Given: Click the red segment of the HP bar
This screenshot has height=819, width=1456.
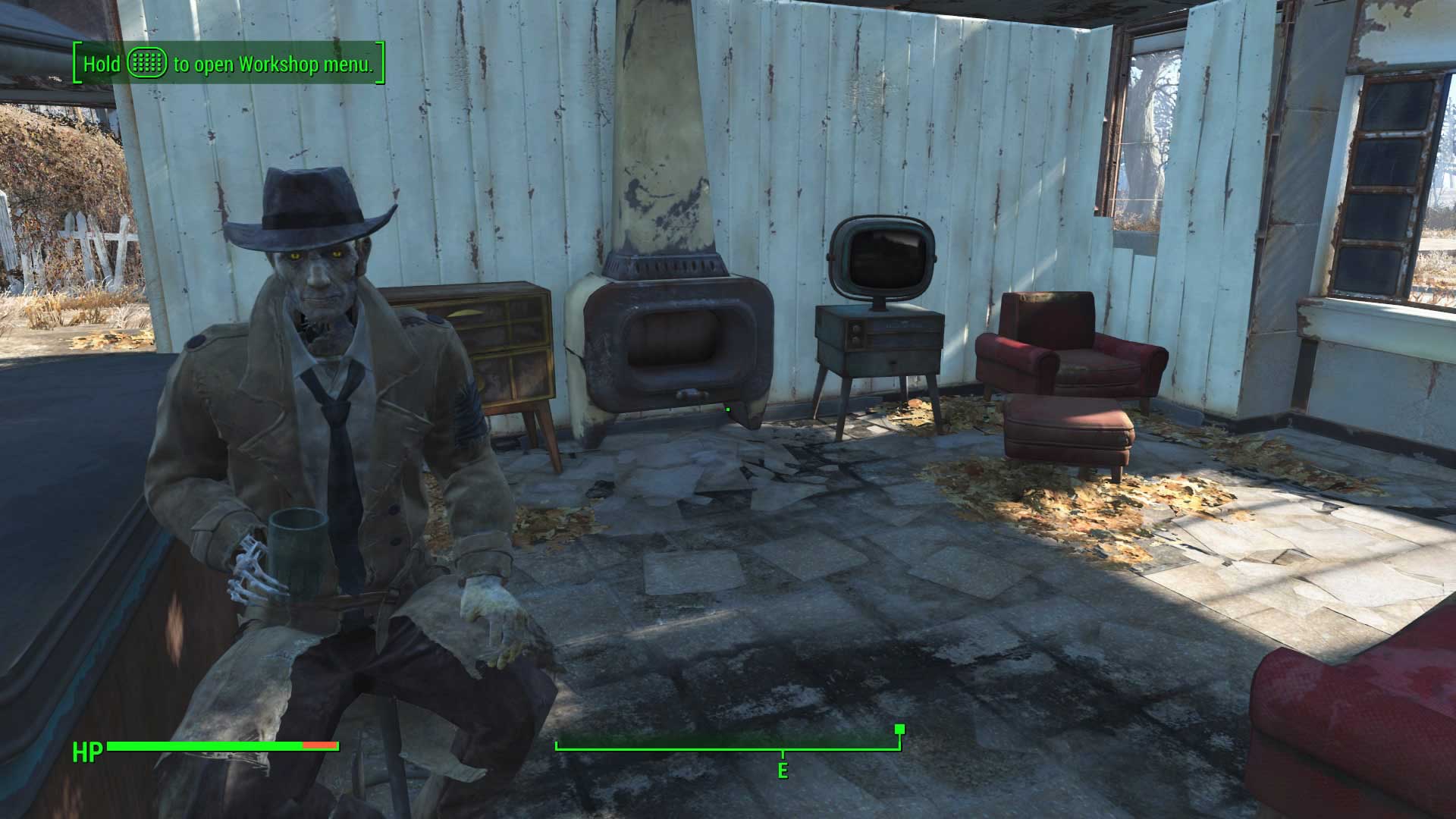Looking at the screenshot, I should (x=318, y=747).
